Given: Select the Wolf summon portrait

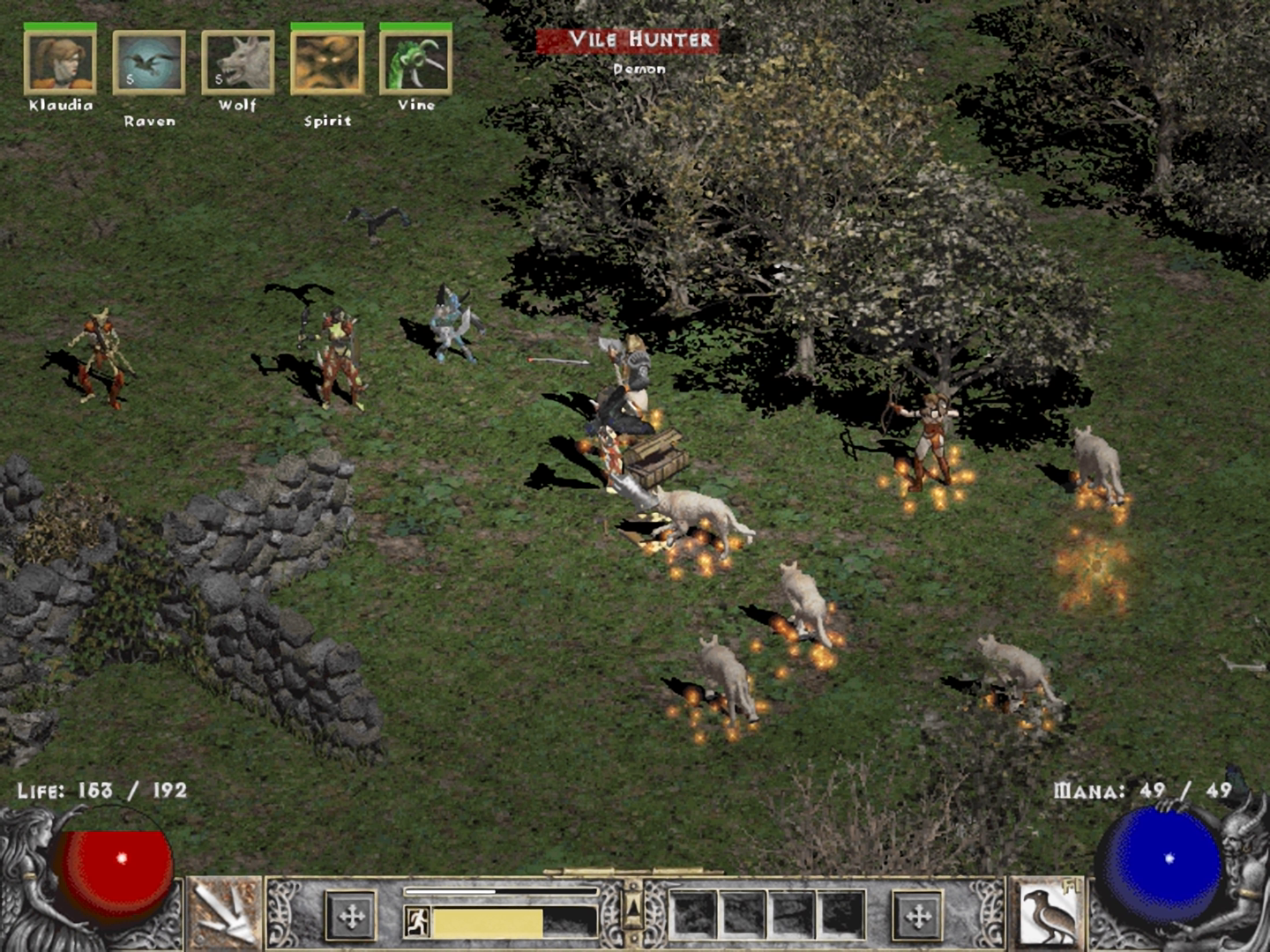Looking at the screenshot, I should [x=238, y=63].
